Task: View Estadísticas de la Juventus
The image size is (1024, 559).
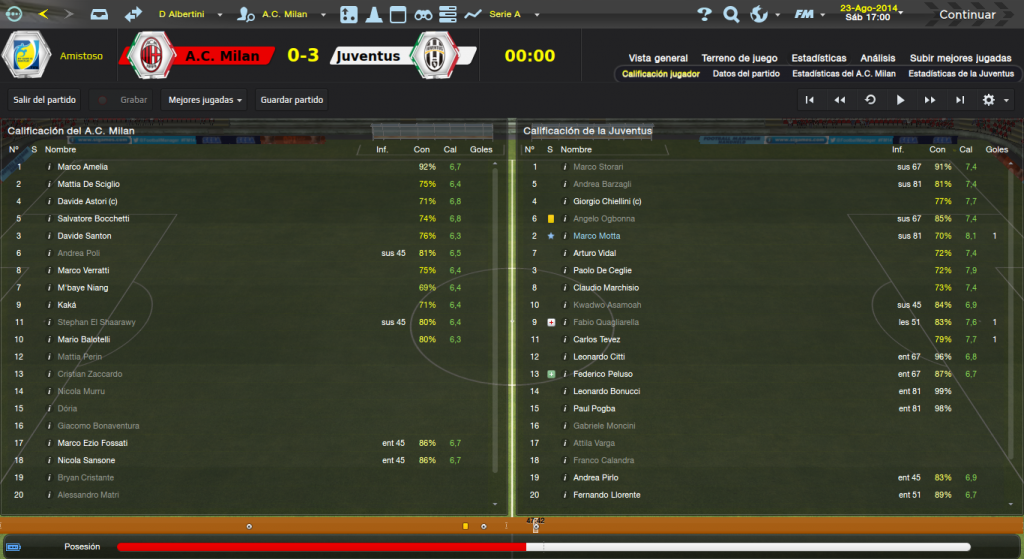Action: coord(960,74)
